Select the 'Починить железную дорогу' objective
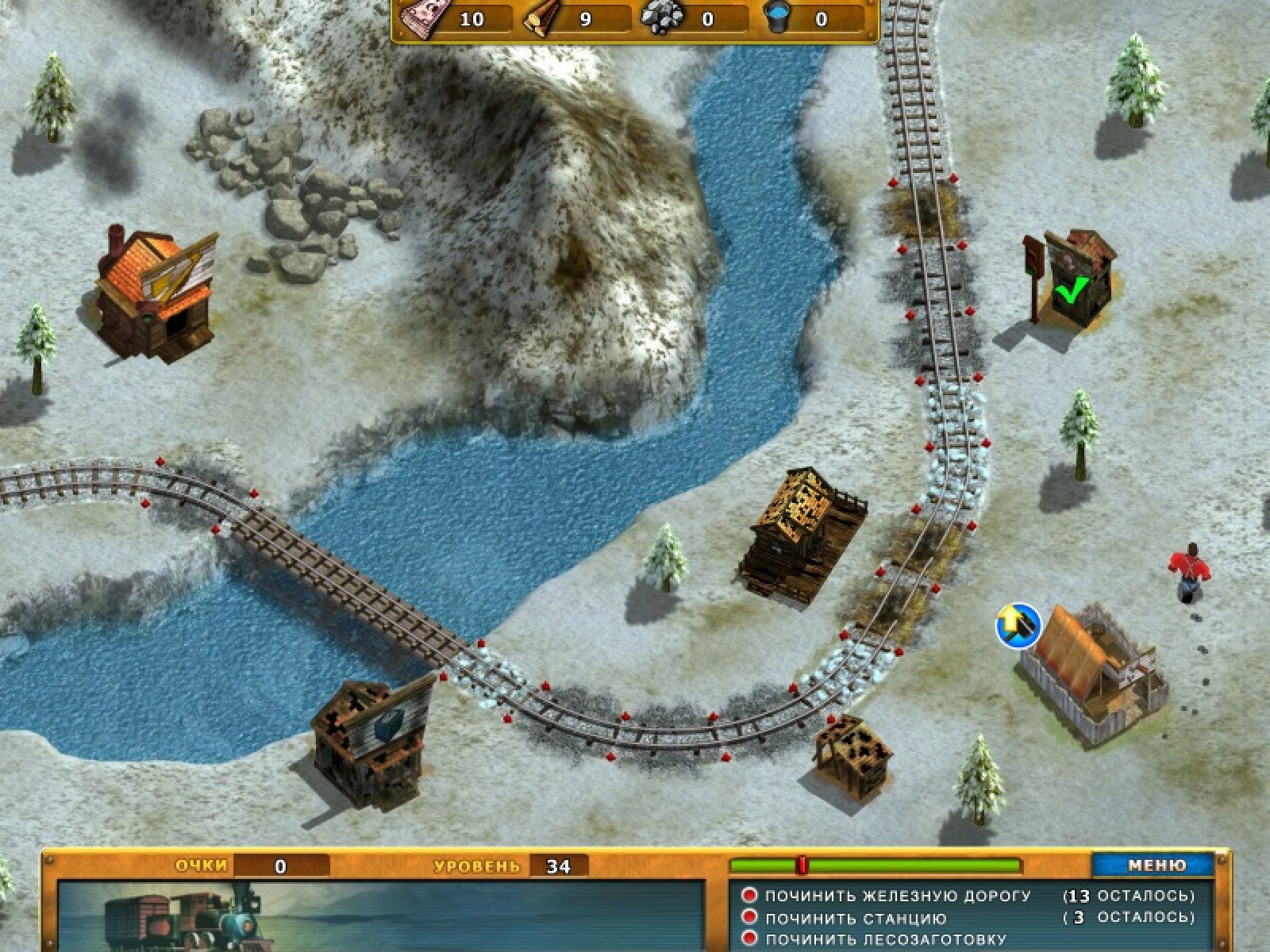Screen dimensions: 1270x952 [x=897, y=896]
